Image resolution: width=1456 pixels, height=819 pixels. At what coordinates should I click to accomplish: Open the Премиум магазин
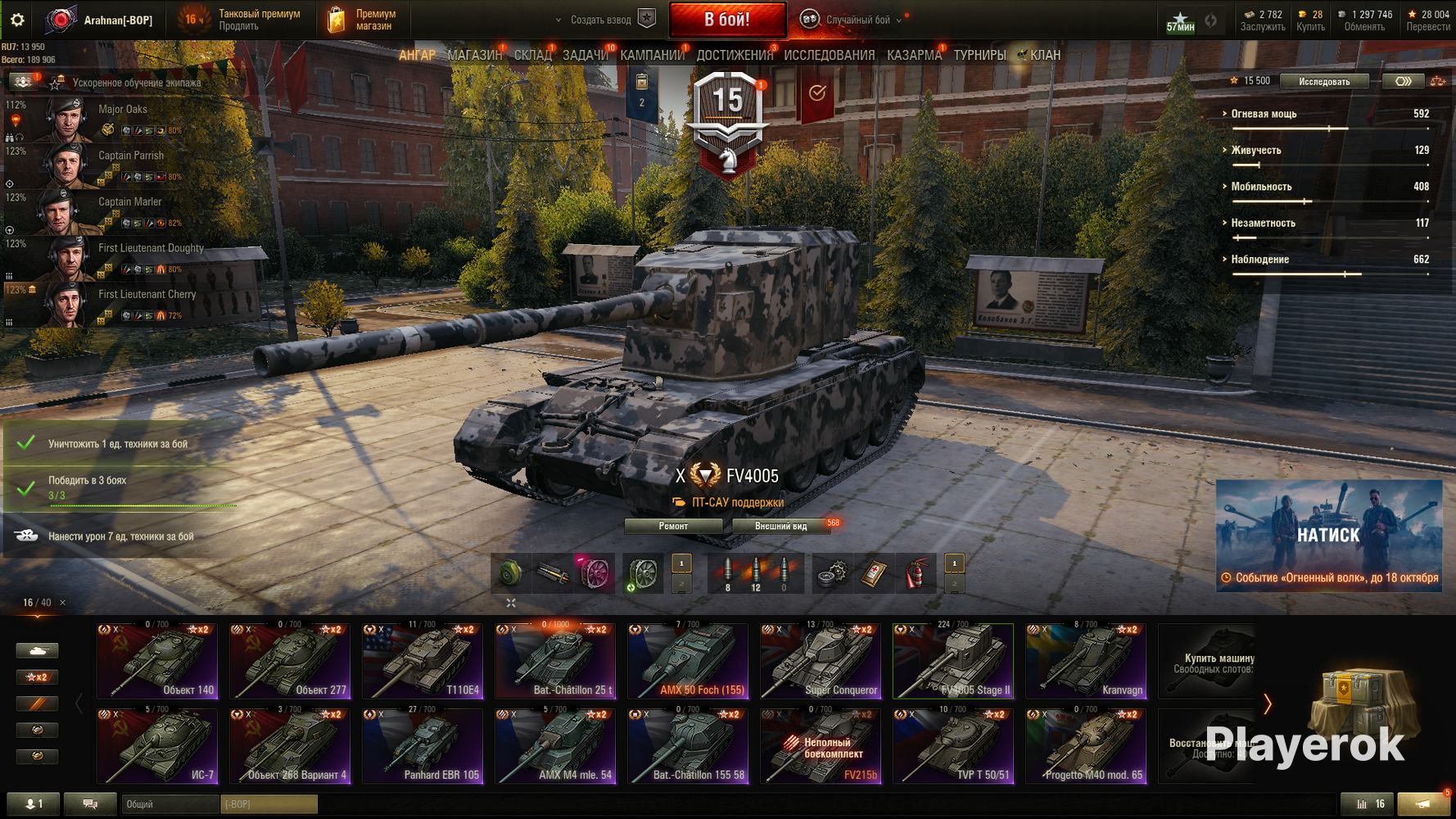[x=362, y=20]
